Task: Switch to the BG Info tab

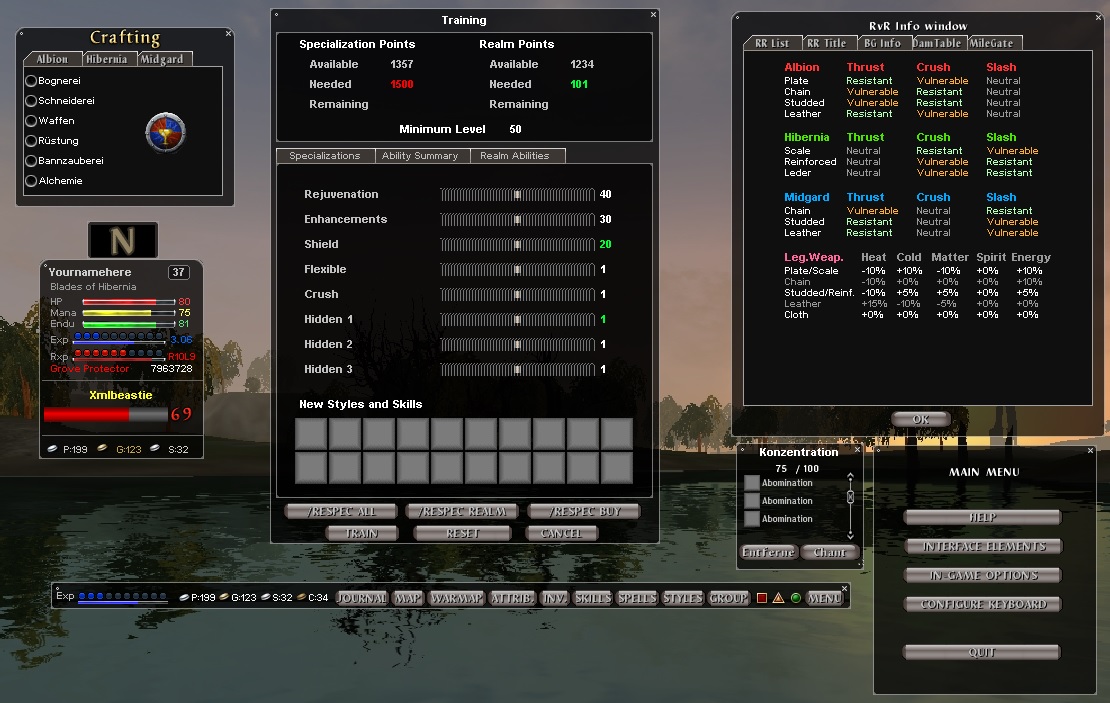Action: coord(882,43)
